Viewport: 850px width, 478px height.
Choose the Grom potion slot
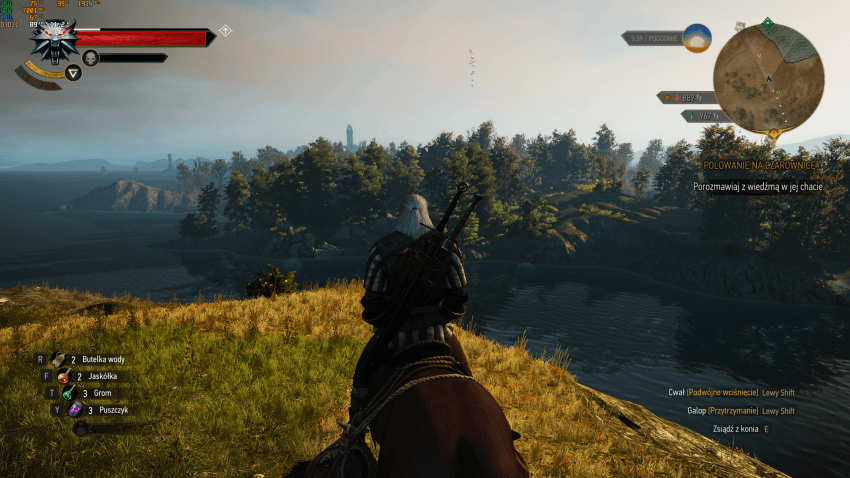(69, 393)
